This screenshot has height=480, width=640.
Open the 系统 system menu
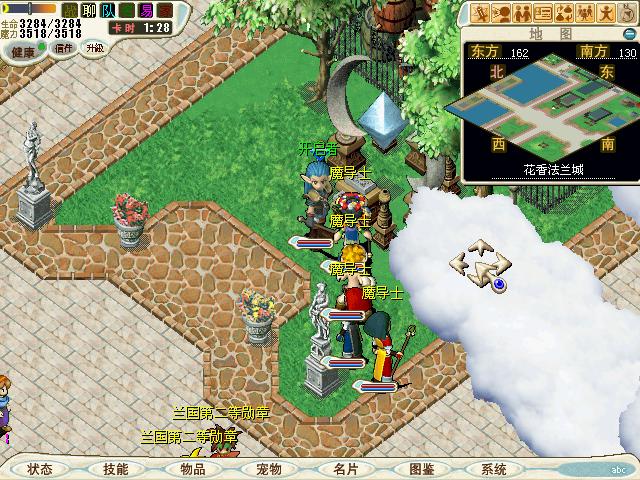pyautogui.click(x=494, y=469)
